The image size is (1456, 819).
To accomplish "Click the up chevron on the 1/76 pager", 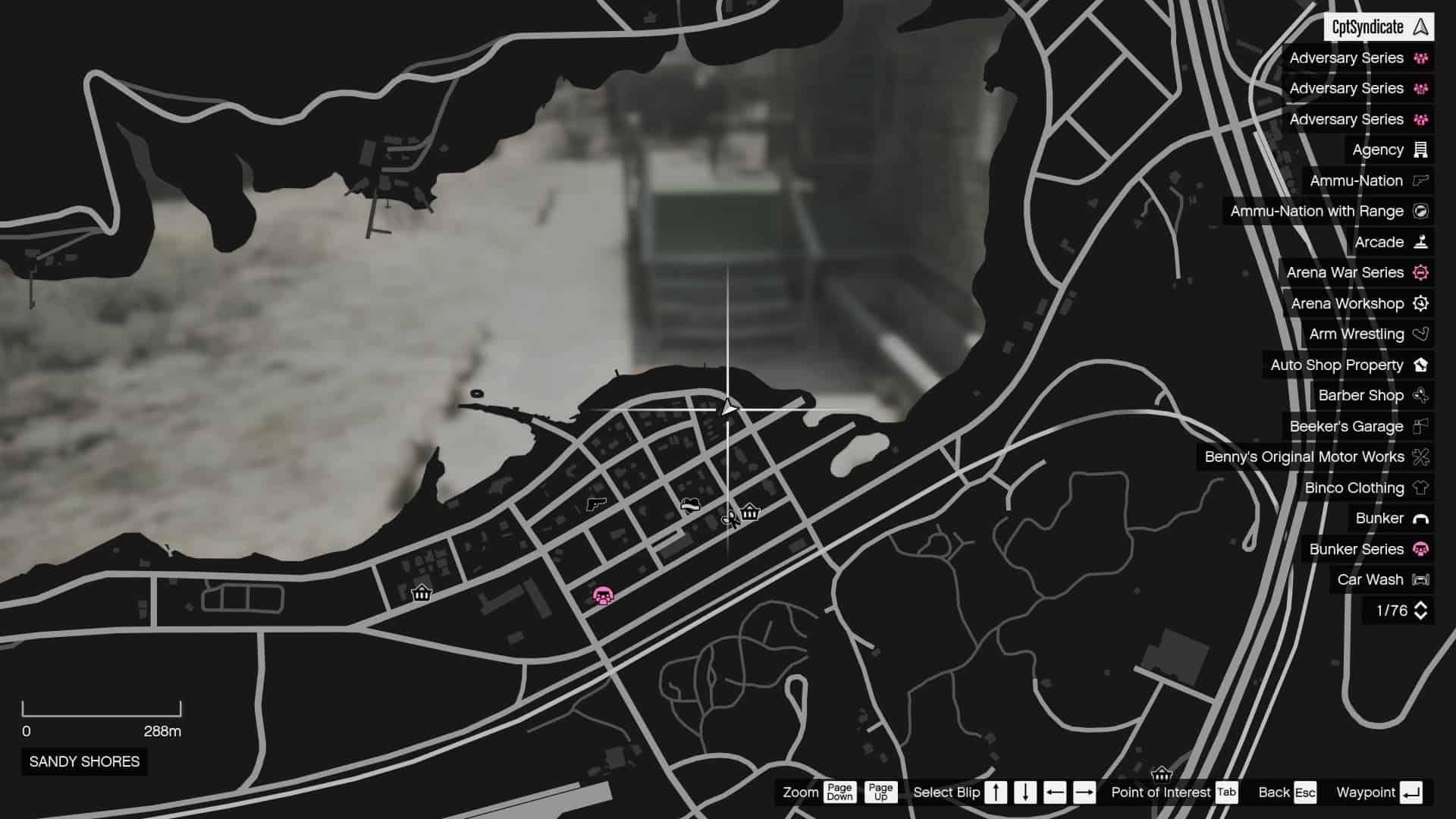I will pos(1421,603).
